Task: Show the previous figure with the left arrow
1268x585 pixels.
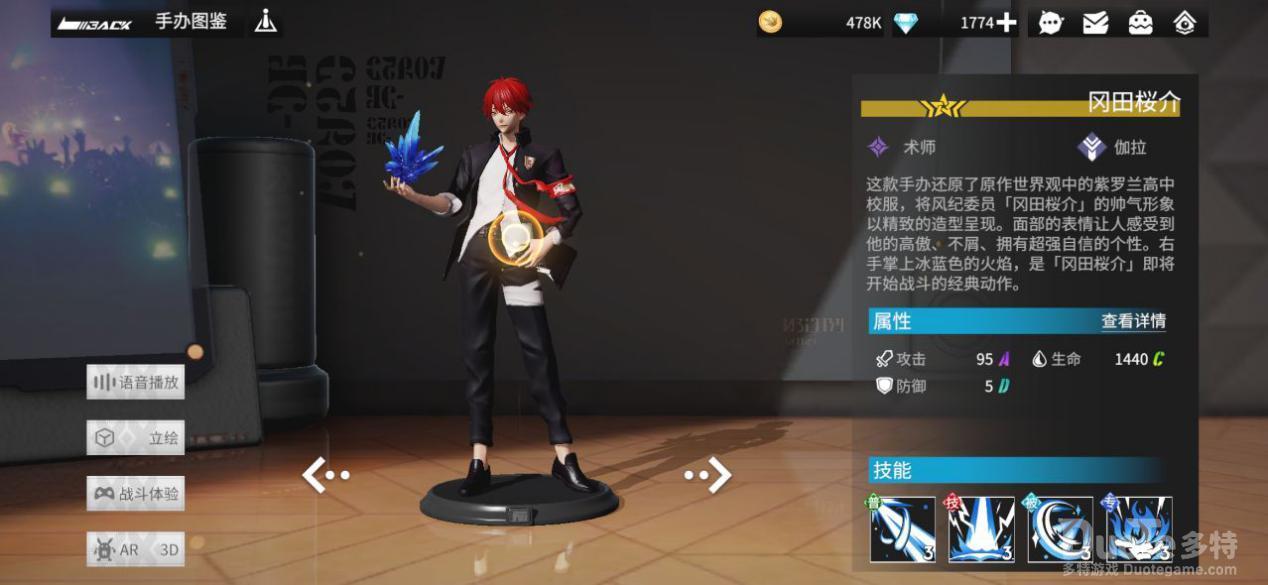Action: click(x=325, y=476)
